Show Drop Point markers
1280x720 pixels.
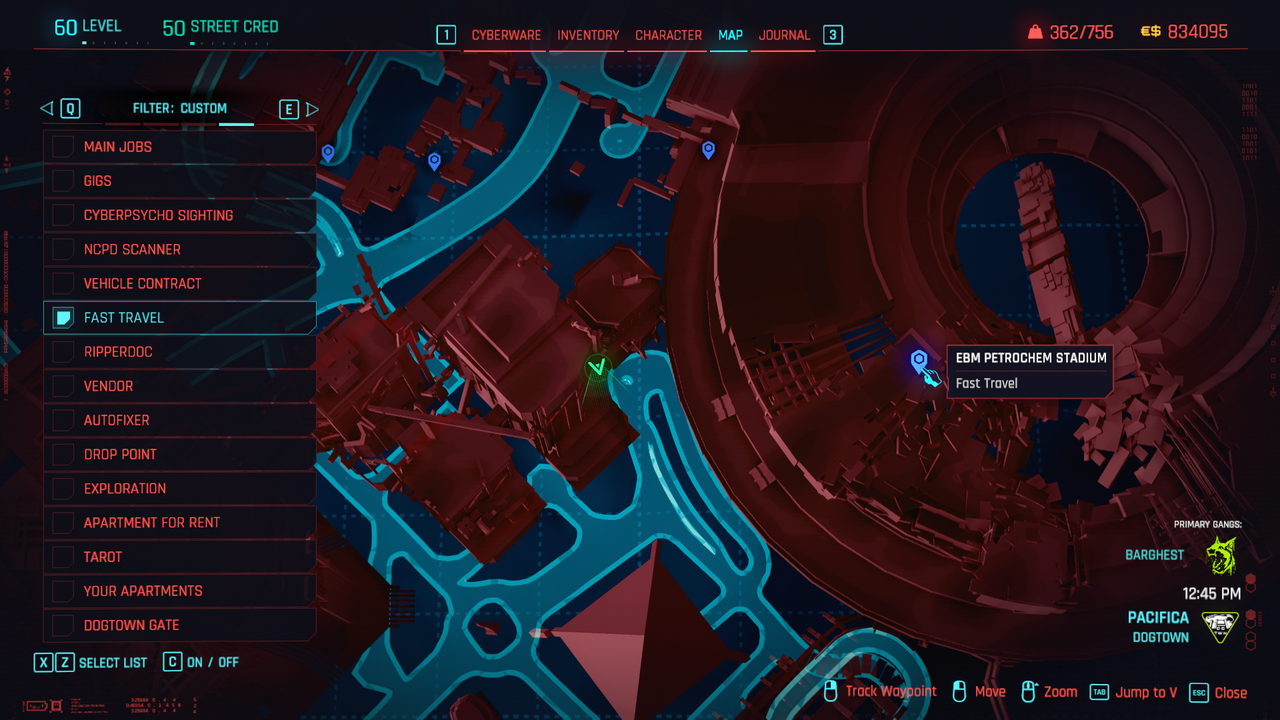pos(64,454)
